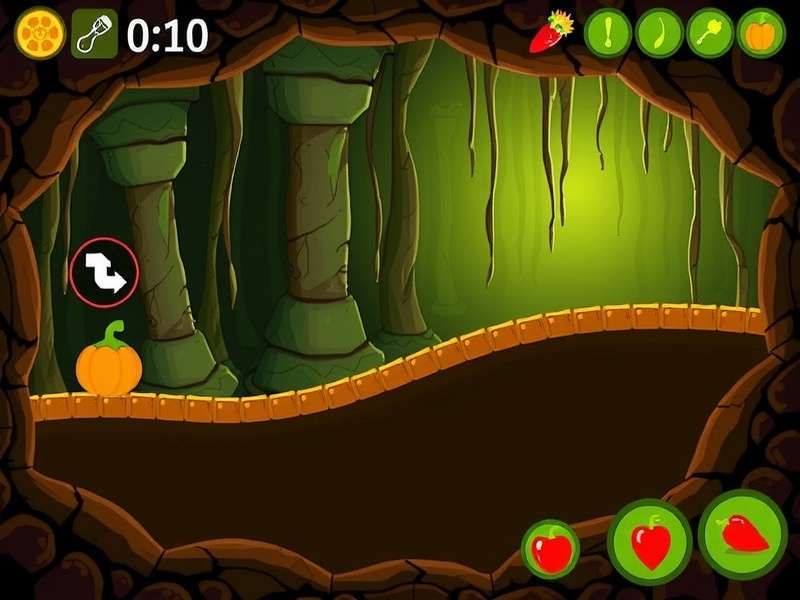Click the round yellow restart button

[x=40, y=35]
